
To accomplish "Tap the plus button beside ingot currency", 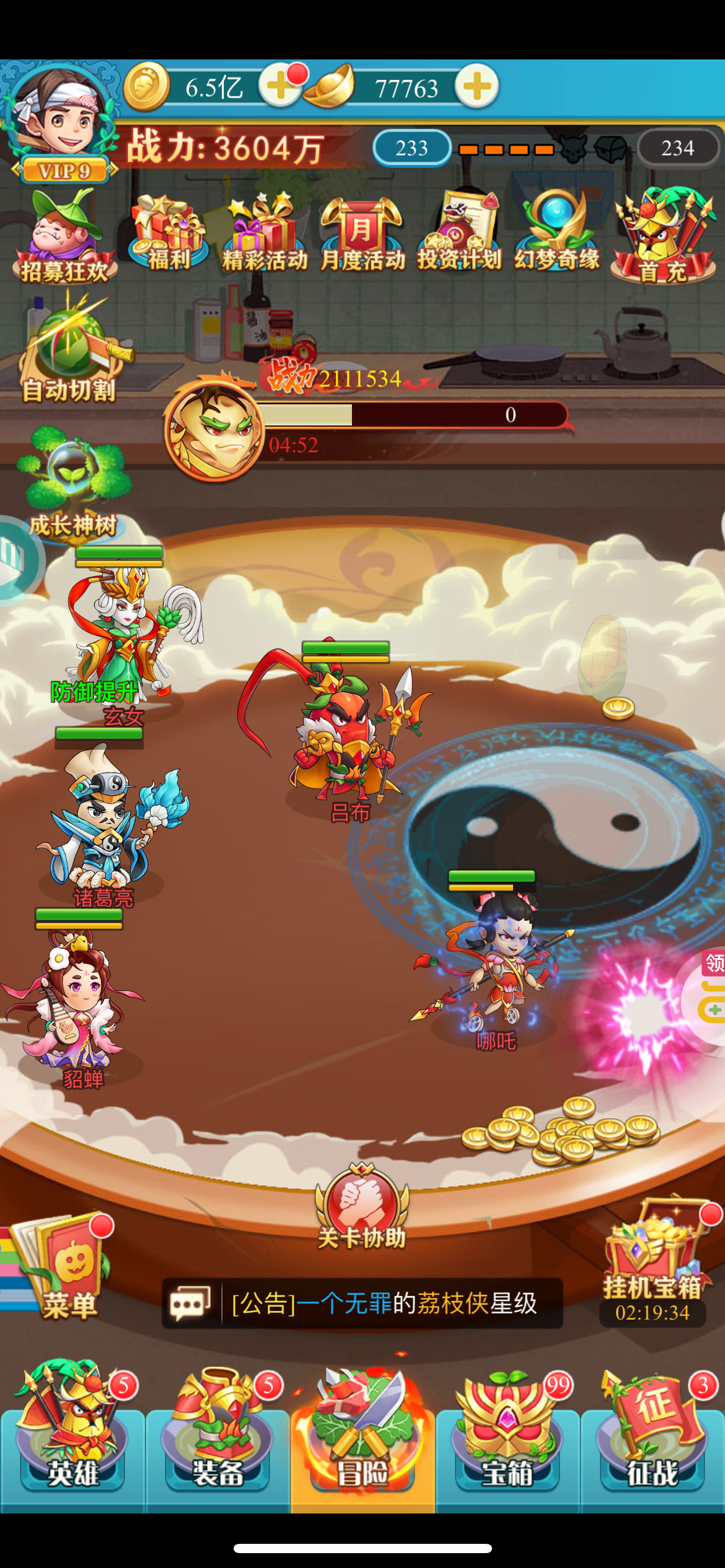I will pyautogui.click(x=477, y=86).
